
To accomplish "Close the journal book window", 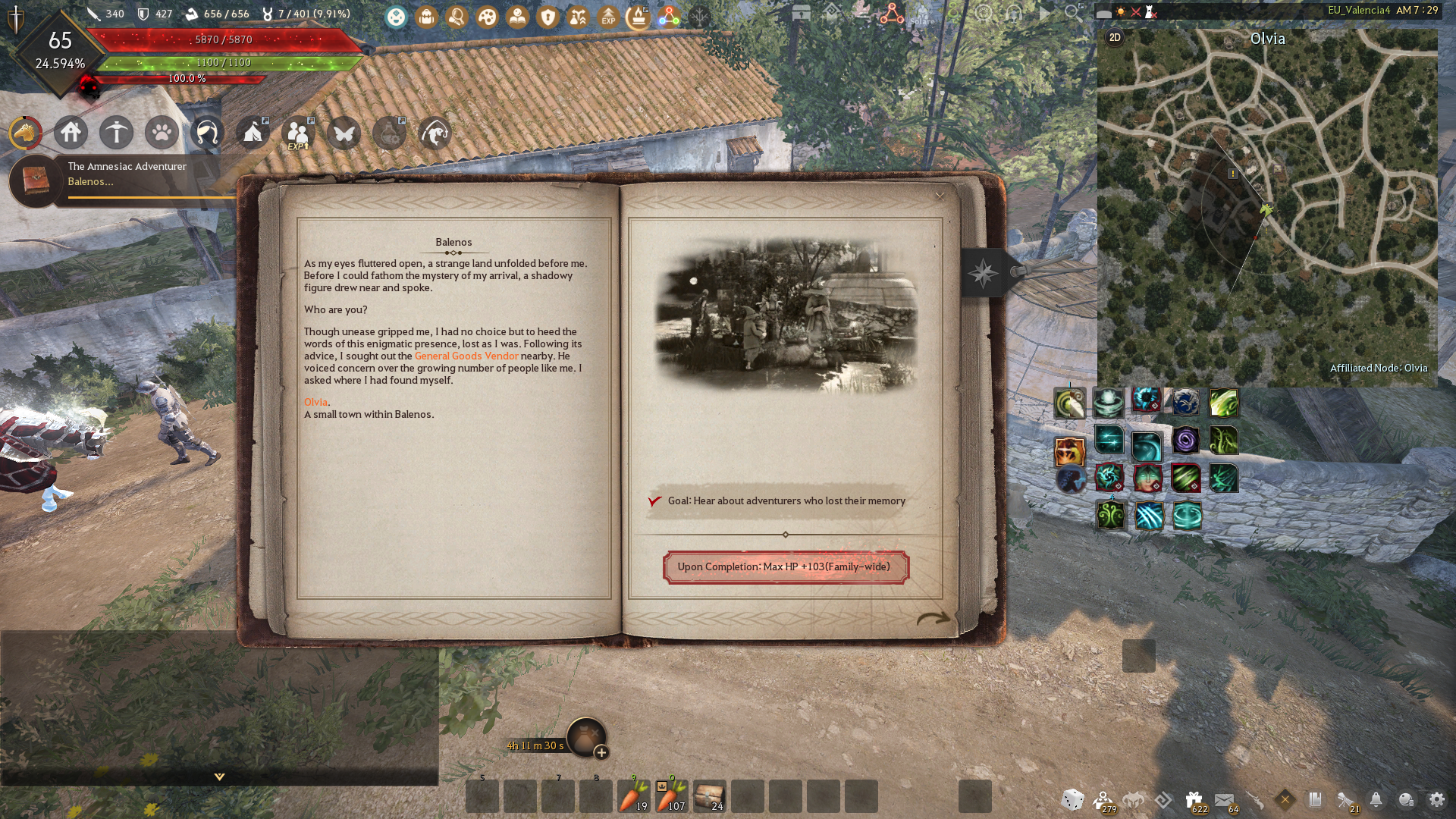I will (940, 196).
